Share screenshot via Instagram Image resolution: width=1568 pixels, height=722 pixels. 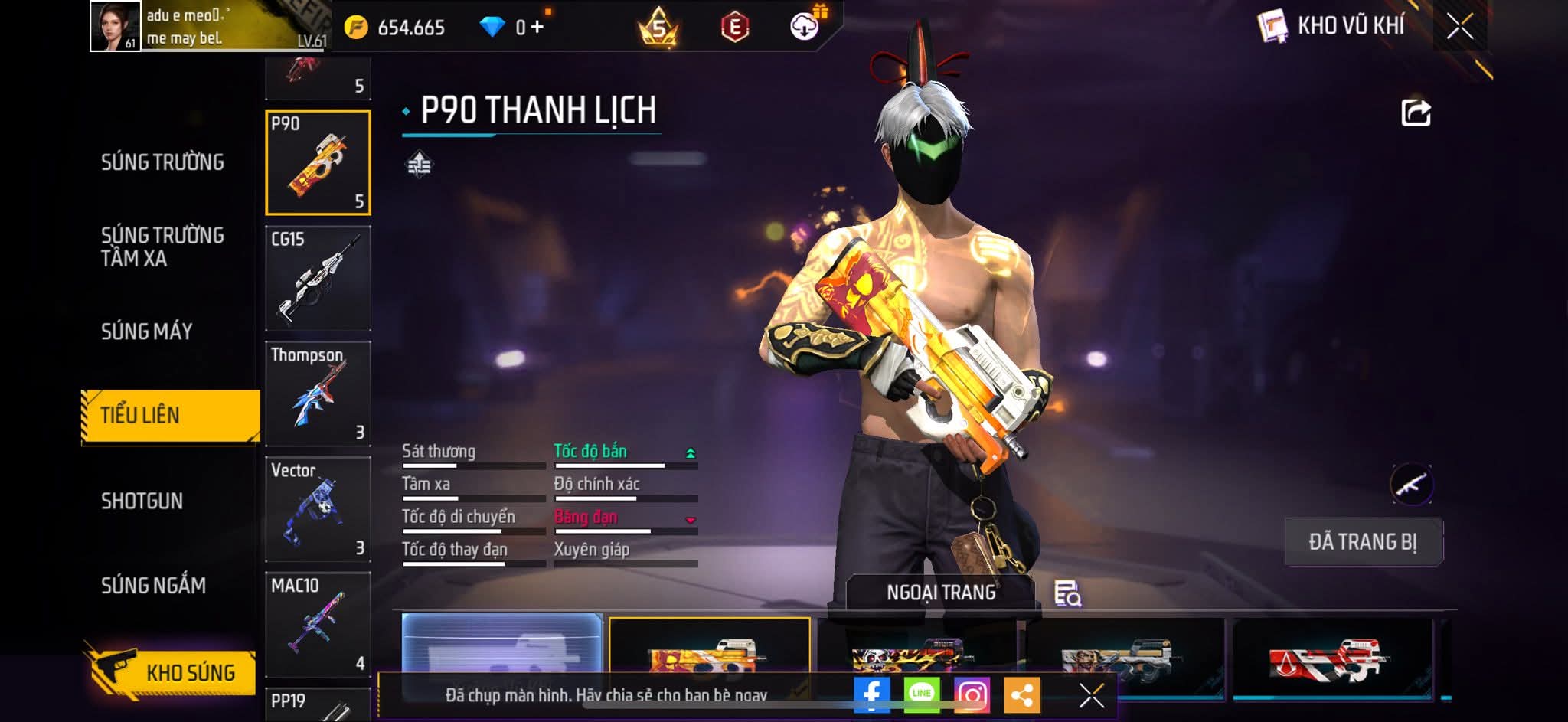pyautogui.click(x=972, y=694)
